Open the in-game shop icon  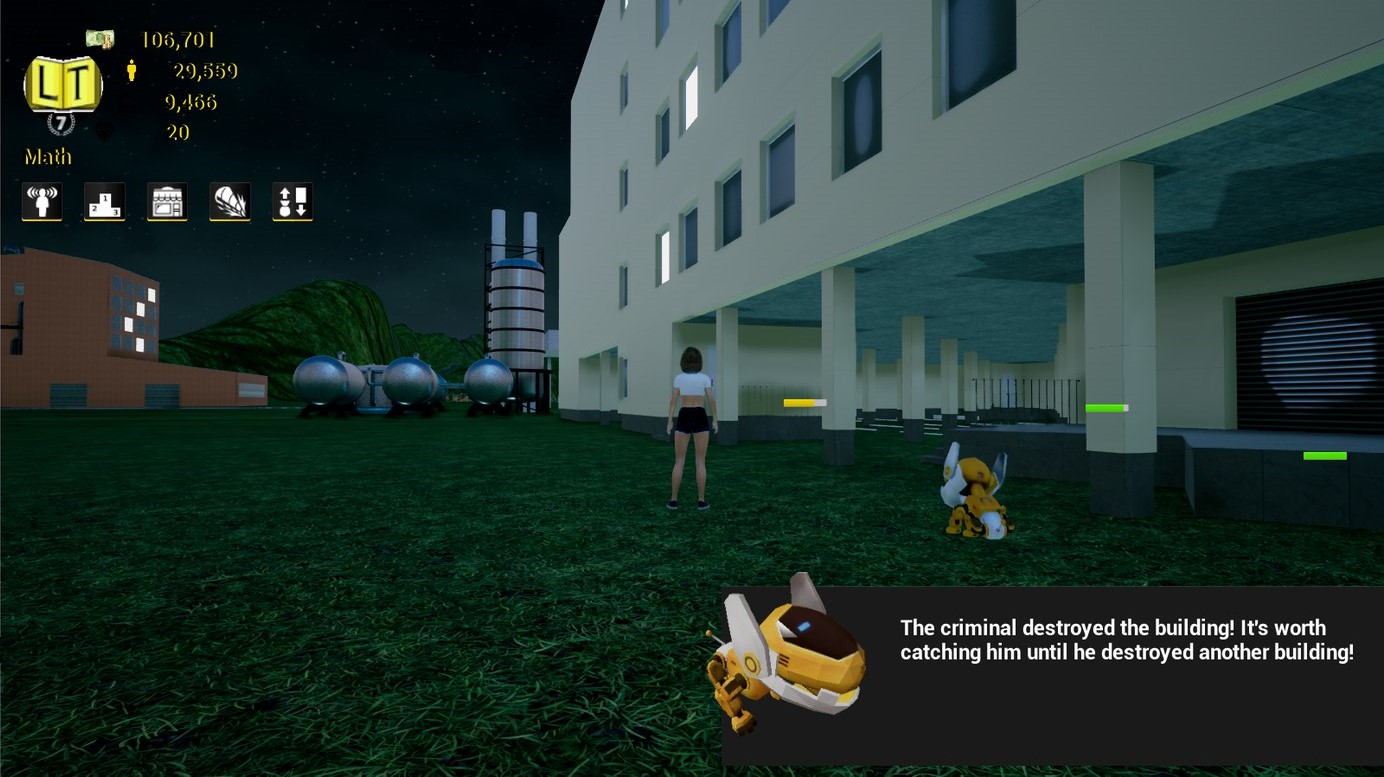pos(167,201)
